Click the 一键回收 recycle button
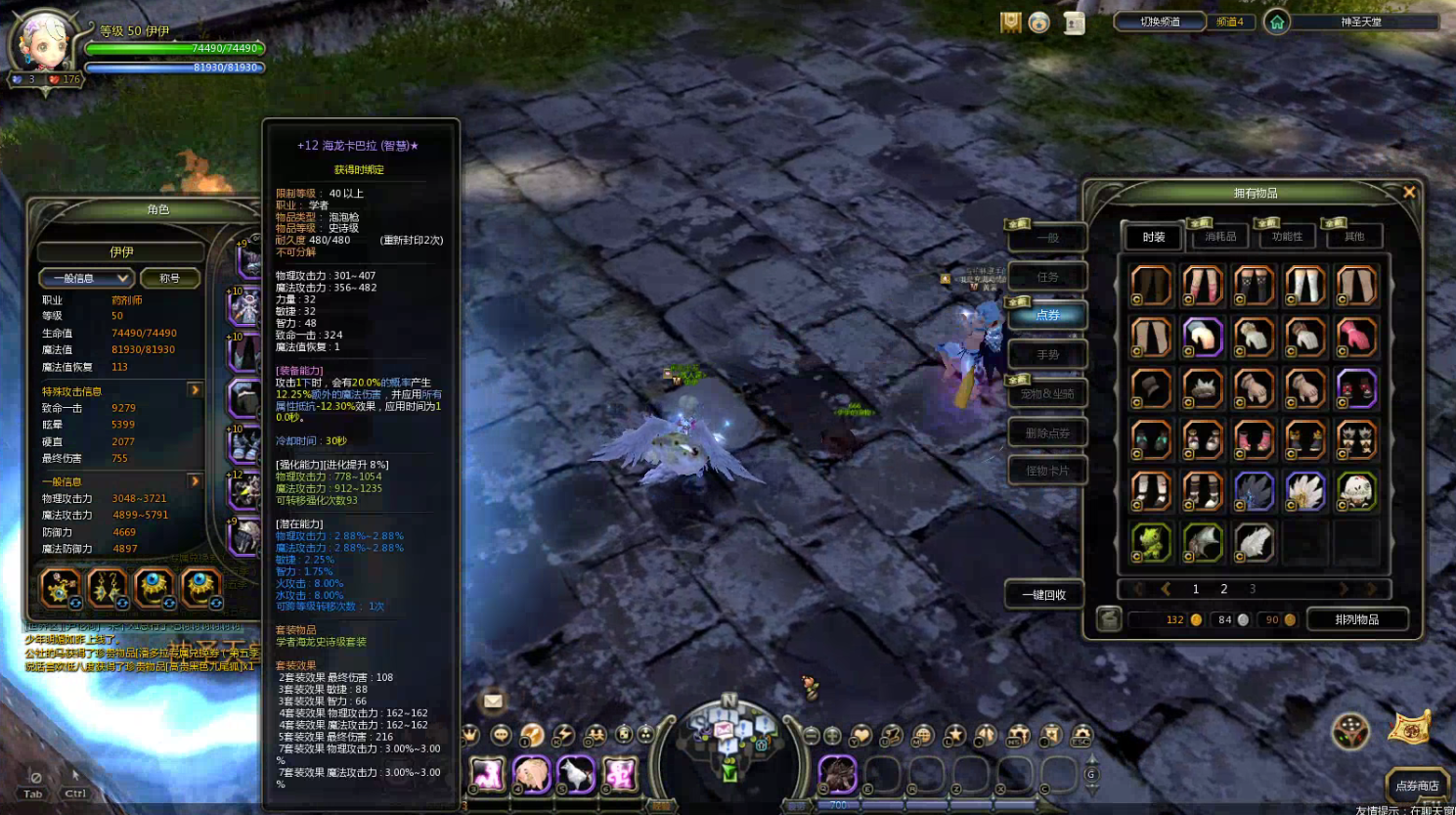1456x815 pixels. click(1044, 595)
